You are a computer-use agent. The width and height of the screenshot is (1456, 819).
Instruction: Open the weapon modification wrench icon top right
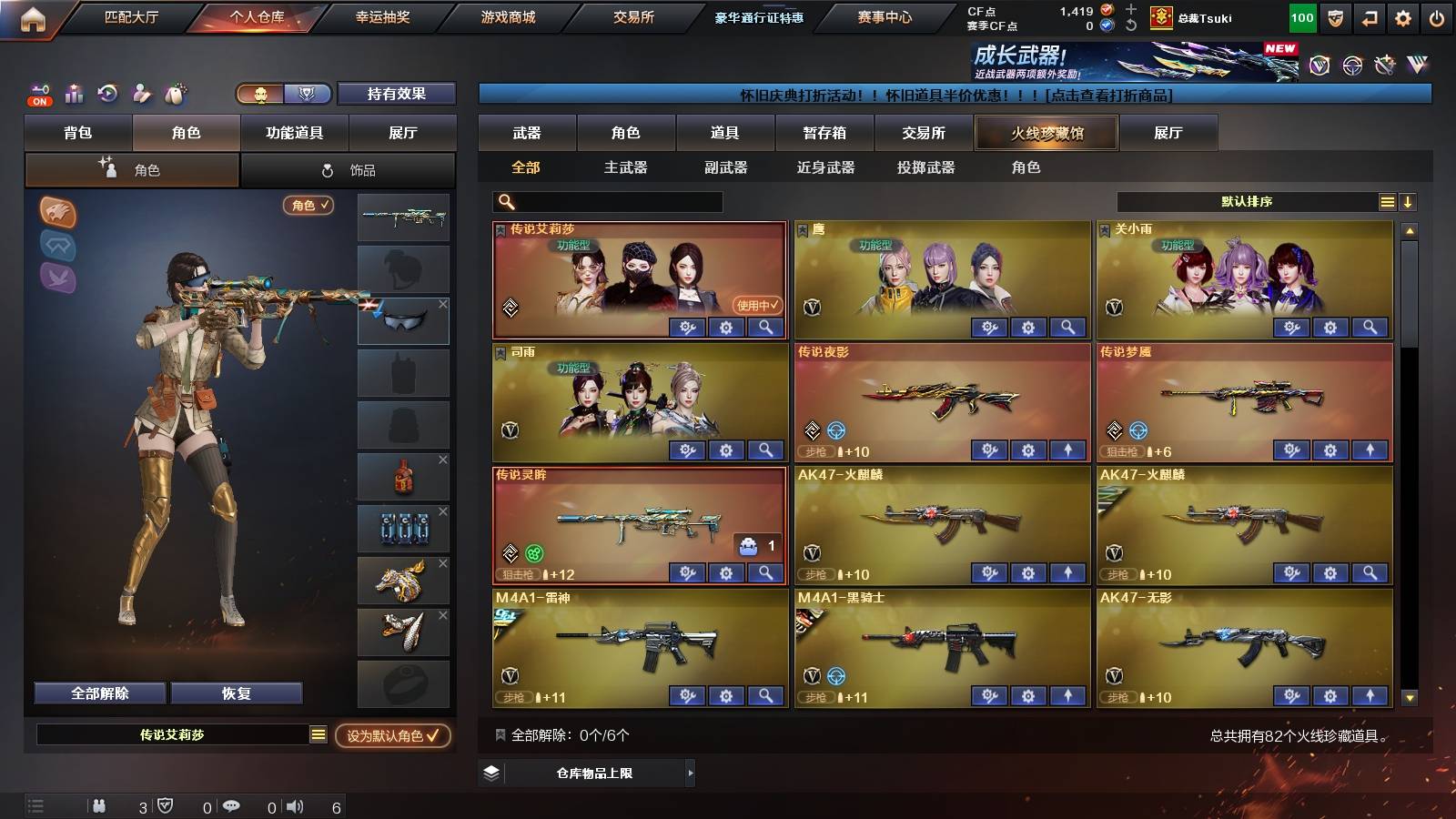1385,66
